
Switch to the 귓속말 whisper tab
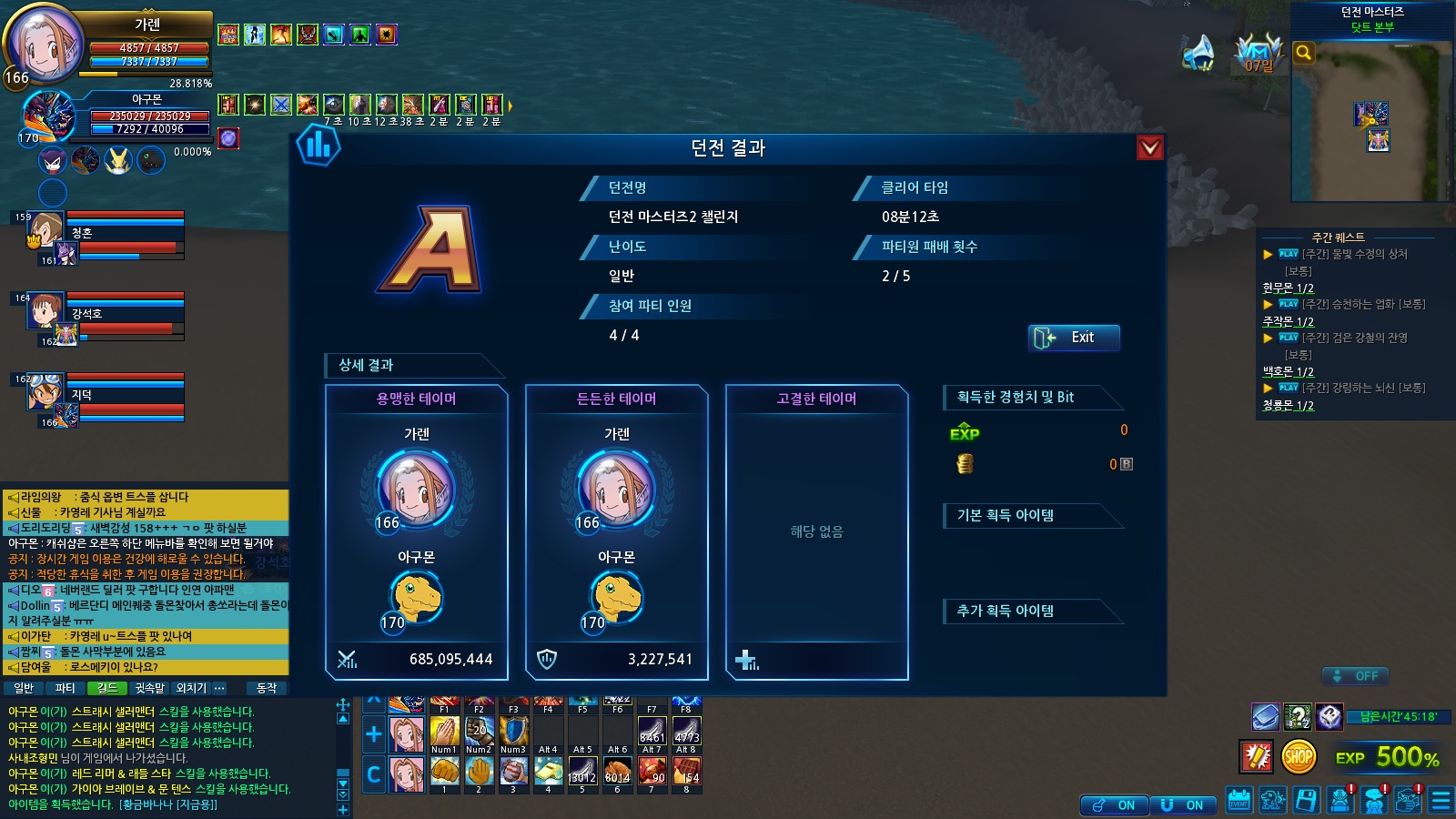(149, 689)
